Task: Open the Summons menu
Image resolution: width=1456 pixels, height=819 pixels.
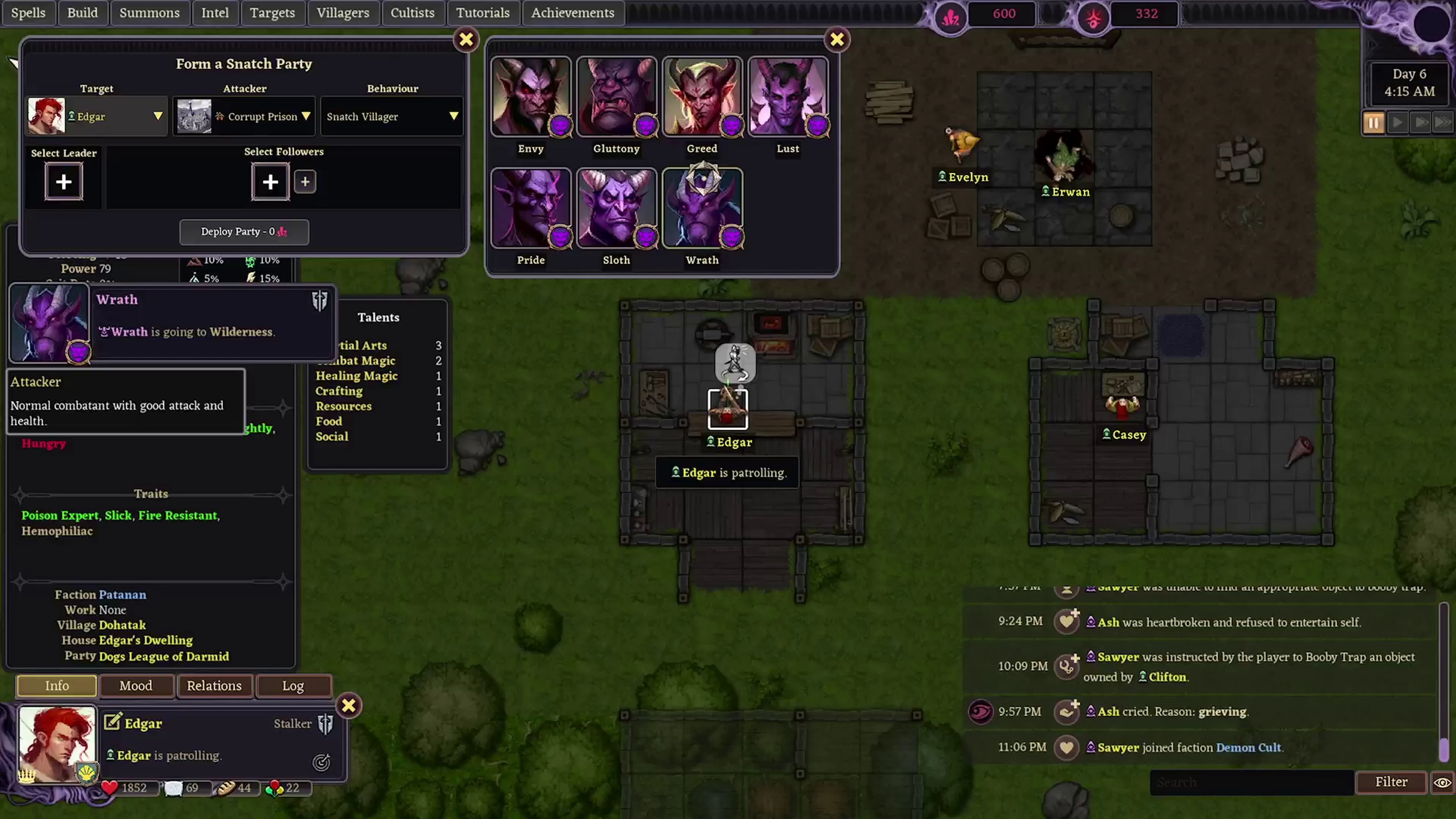Action: pyautogui.click(x=150, y=13)
